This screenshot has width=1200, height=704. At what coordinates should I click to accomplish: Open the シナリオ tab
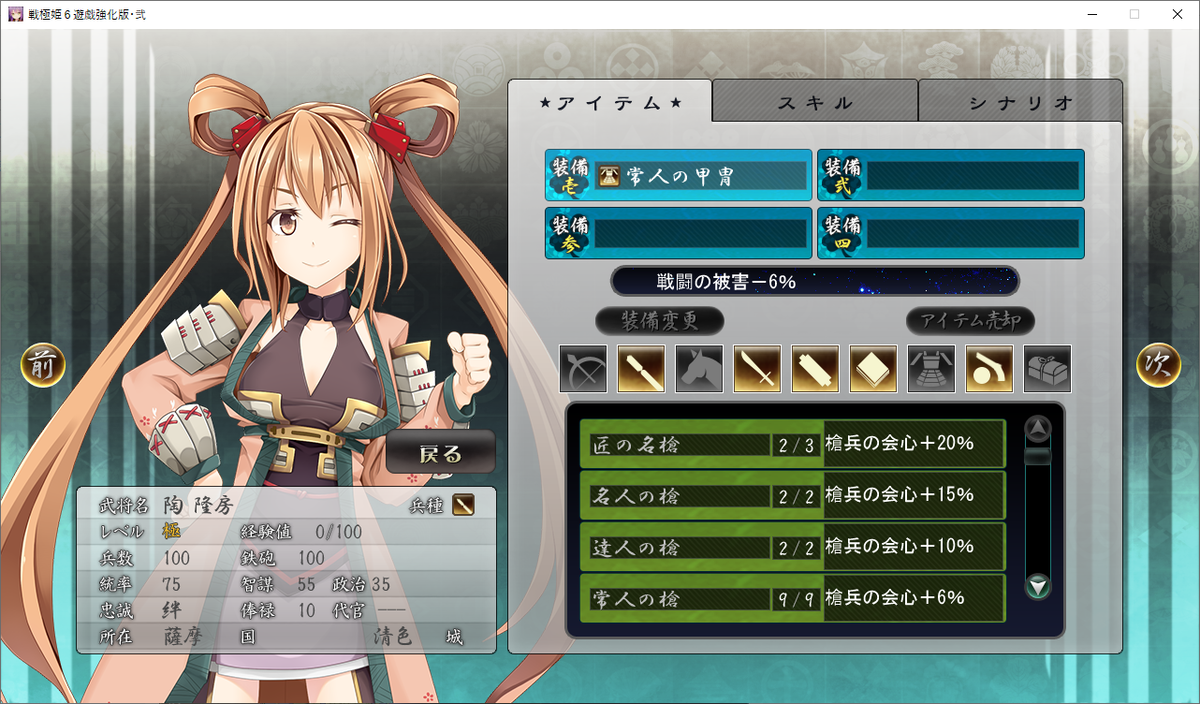1020,102
